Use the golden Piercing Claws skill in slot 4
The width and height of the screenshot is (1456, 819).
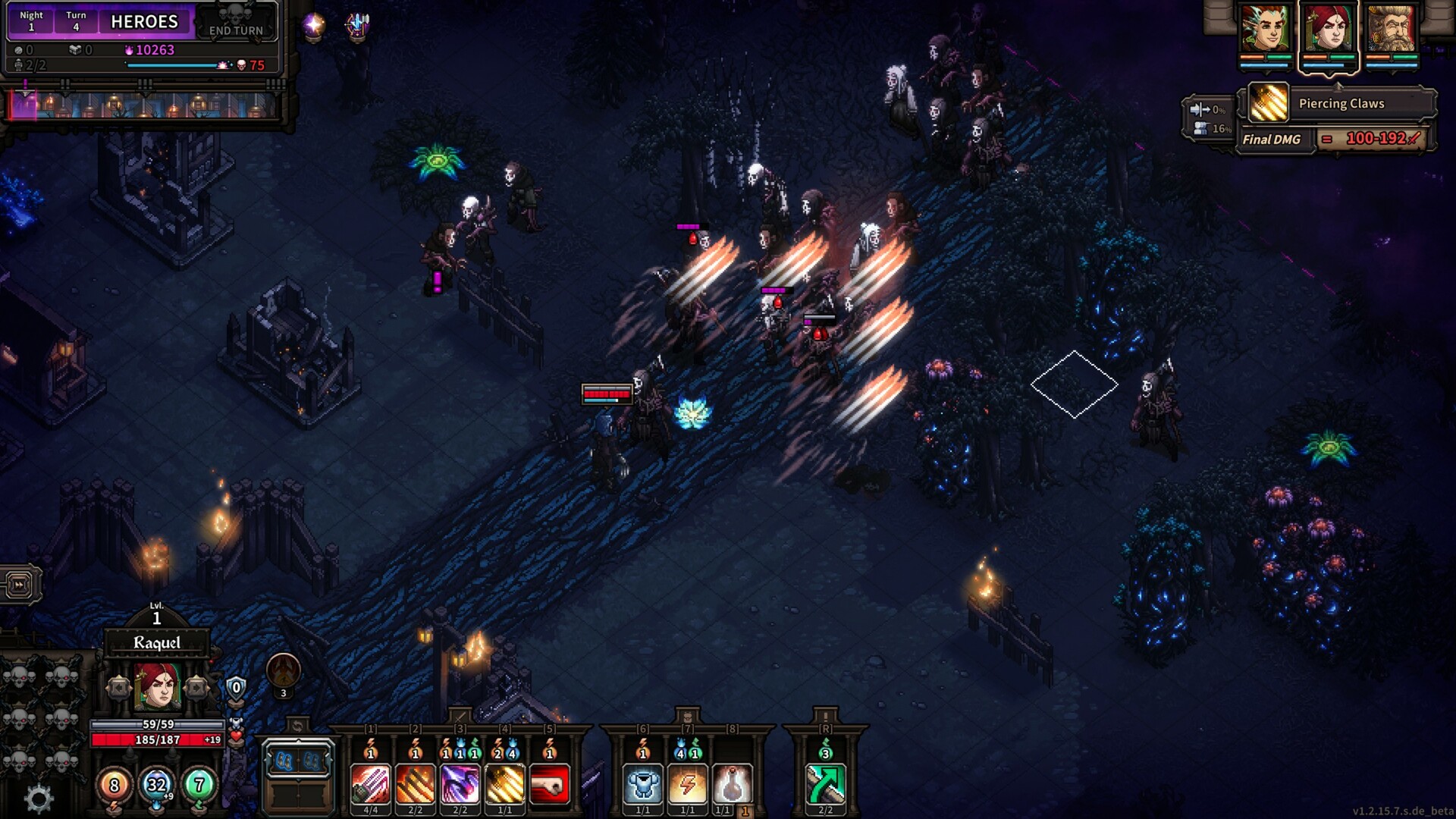503,783
